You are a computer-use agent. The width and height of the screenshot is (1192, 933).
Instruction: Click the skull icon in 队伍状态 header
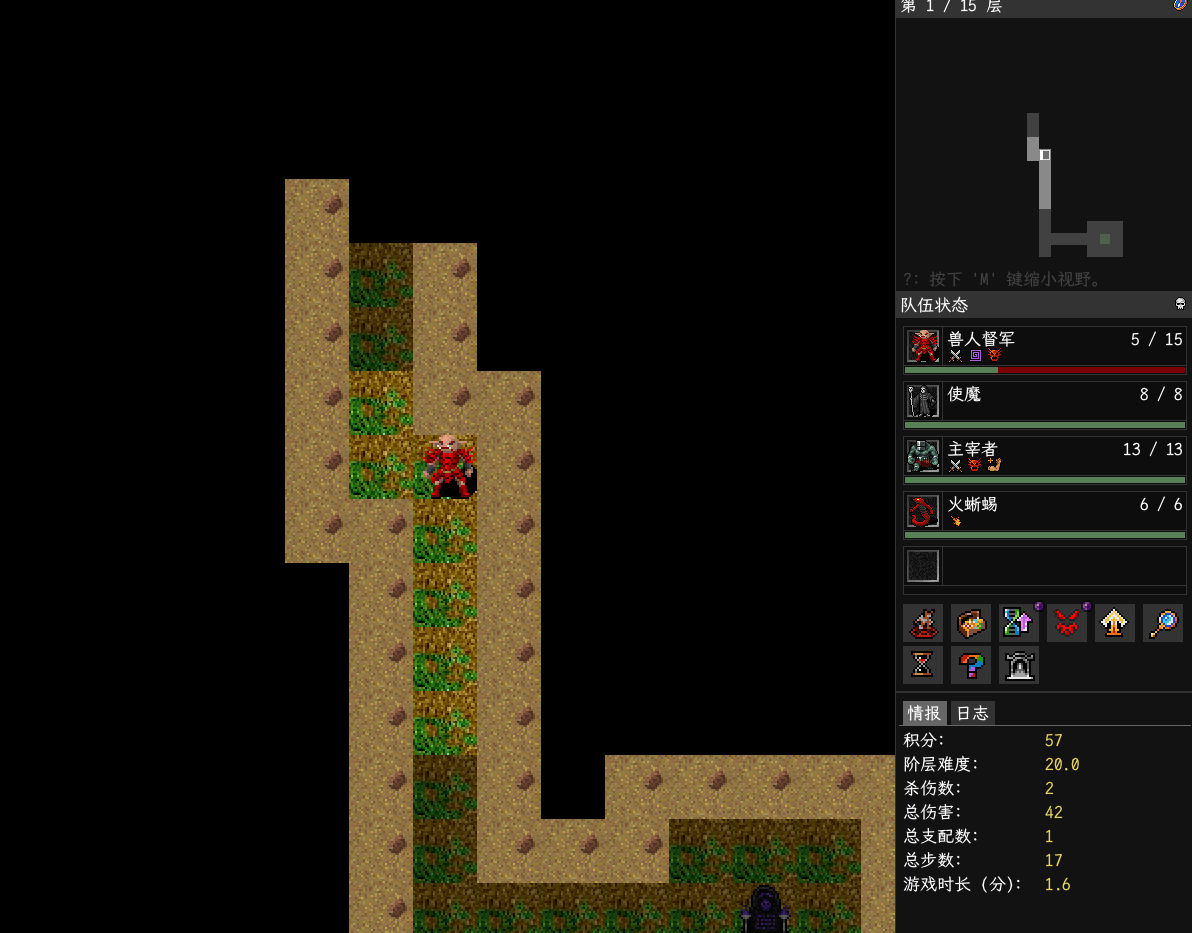click(x=1180, y=304)
